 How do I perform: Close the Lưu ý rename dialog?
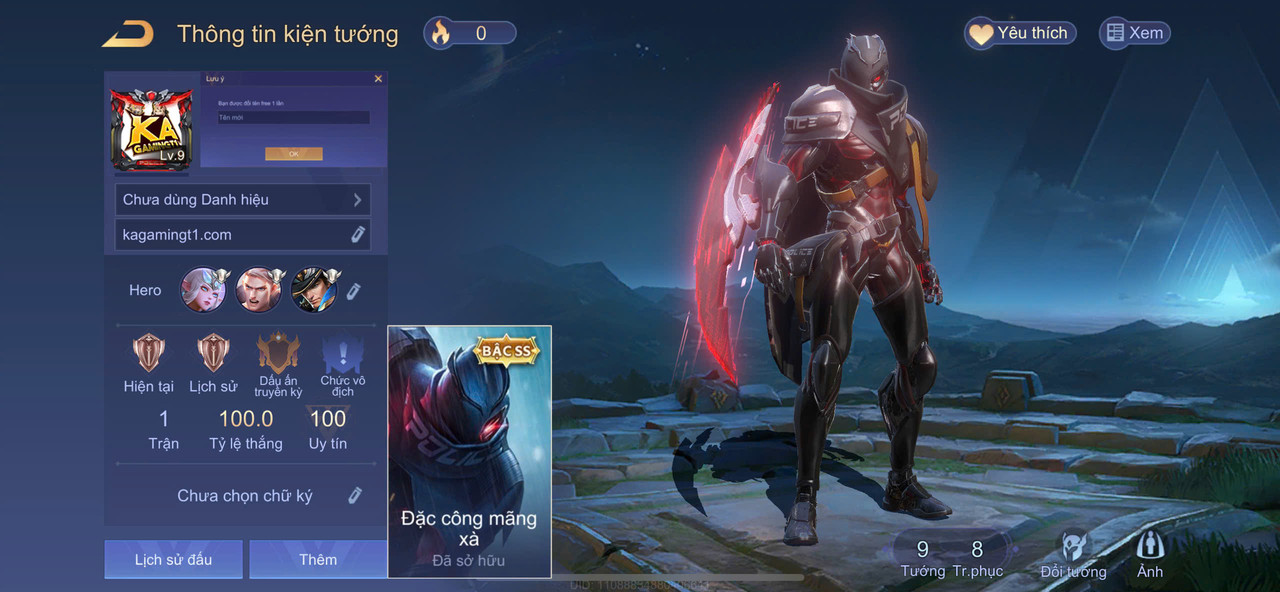[x=378, y=78]
